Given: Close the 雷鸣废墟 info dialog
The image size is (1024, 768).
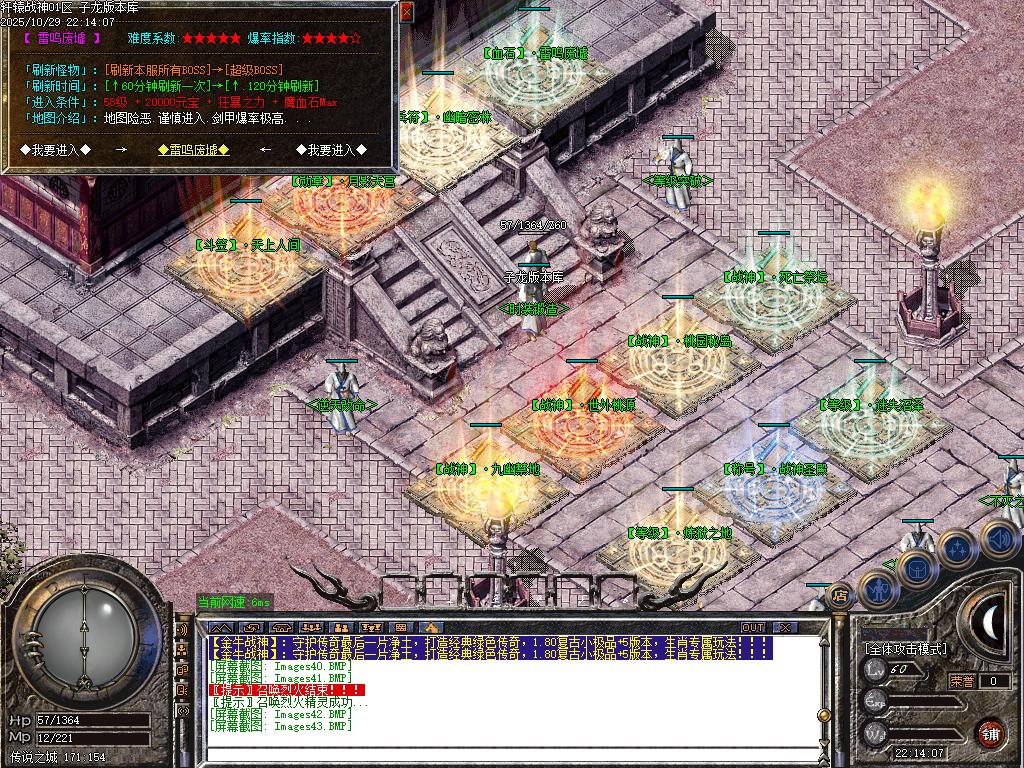Looking at the screenshot, I should tap(406, 11).
